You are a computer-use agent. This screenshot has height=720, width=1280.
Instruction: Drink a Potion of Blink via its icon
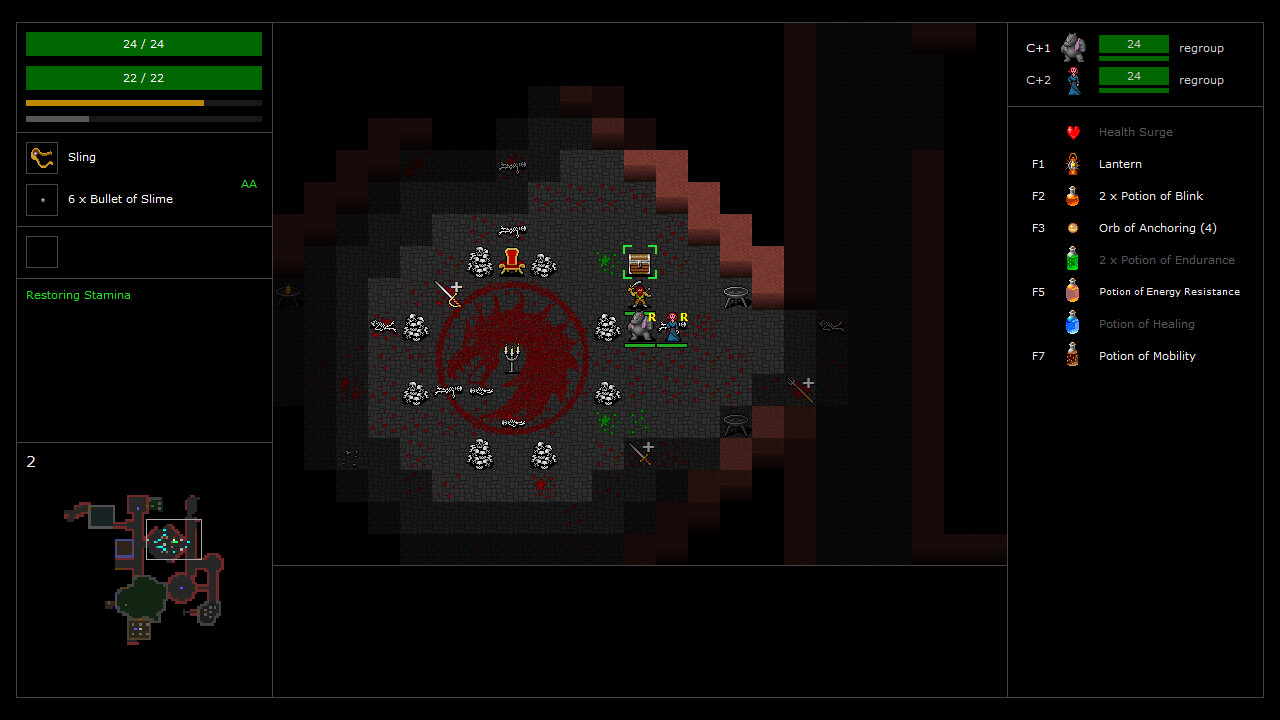(1071, 195)
